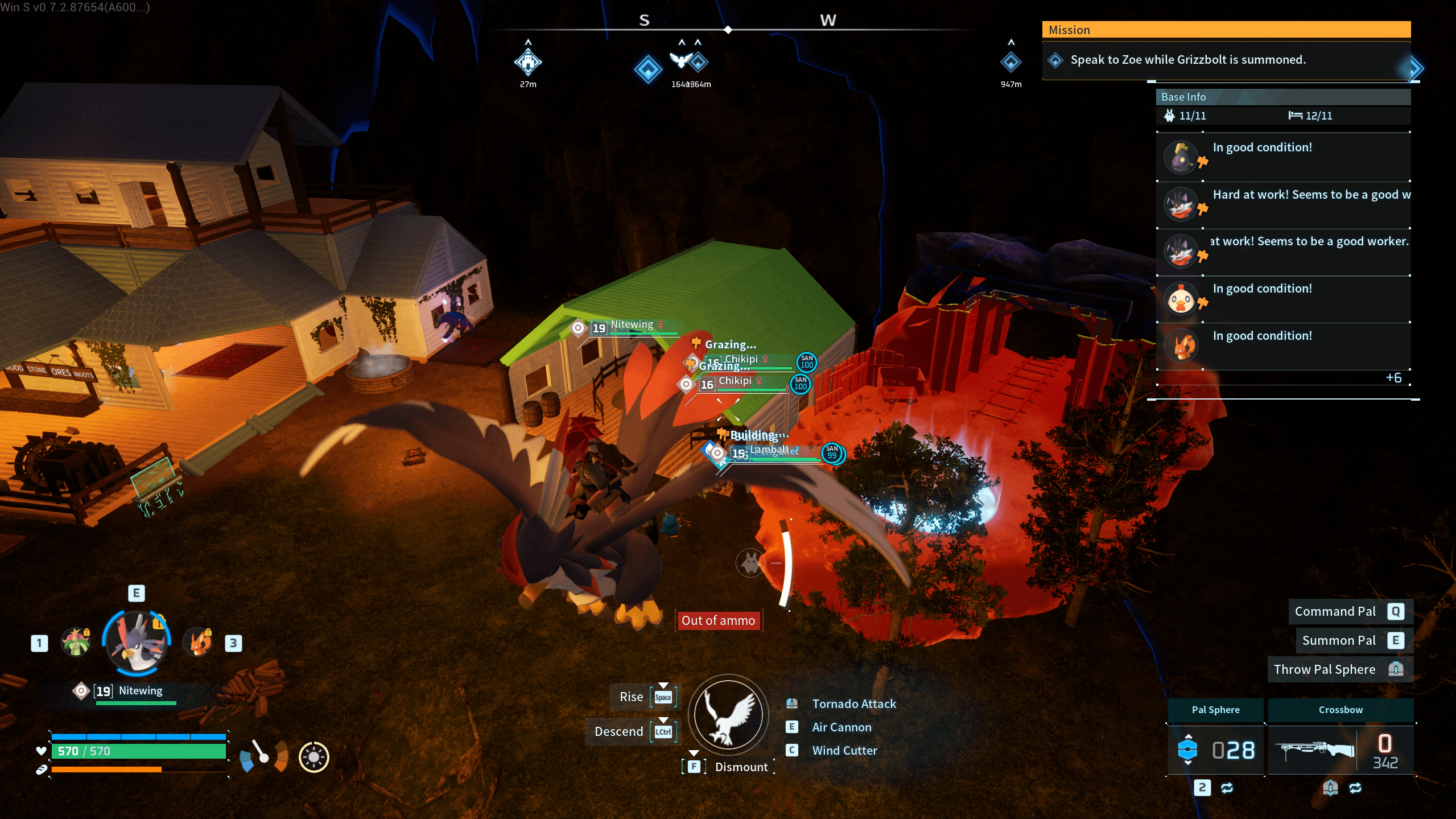Click the temperature gauge dial

263,756
